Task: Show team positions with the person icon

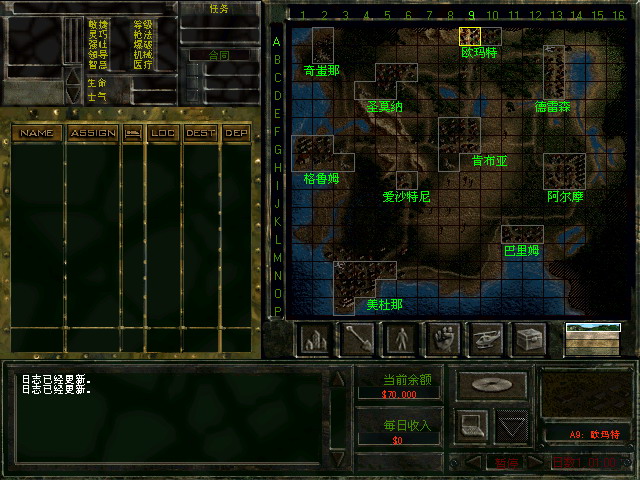Action: (x=400, y=339)
